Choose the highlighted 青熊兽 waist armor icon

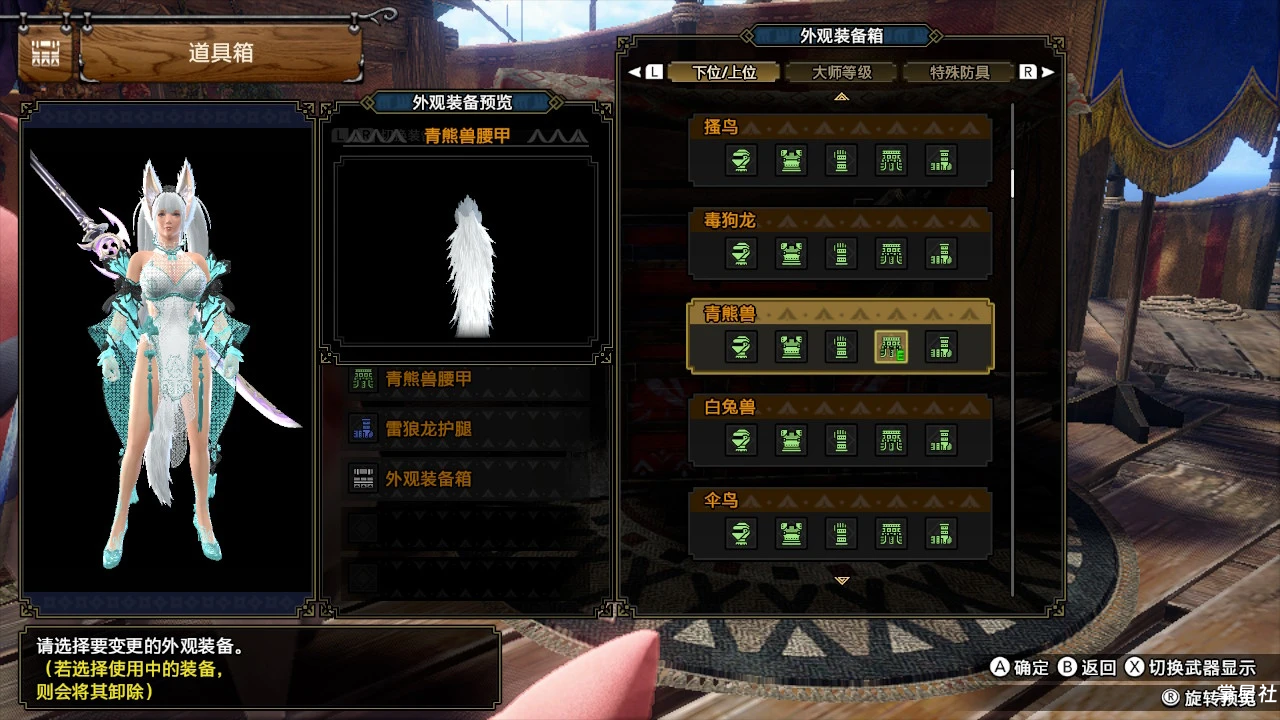[891, 347]
